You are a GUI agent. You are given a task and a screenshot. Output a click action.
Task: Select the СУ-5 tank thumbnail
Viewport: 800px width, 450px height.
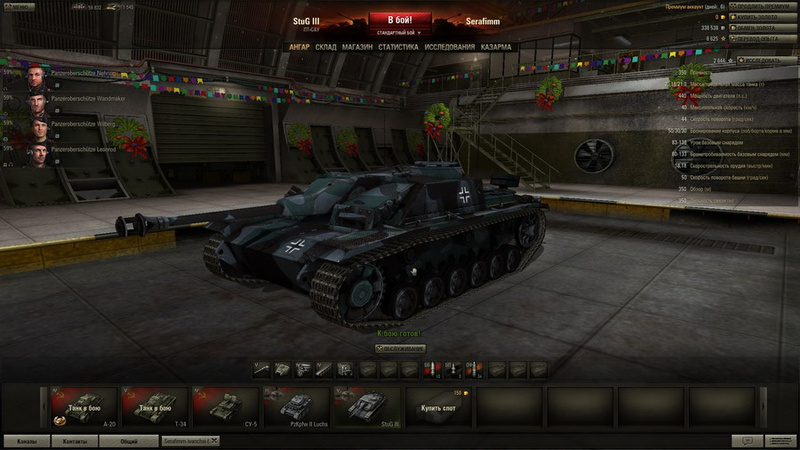[225, 407]
